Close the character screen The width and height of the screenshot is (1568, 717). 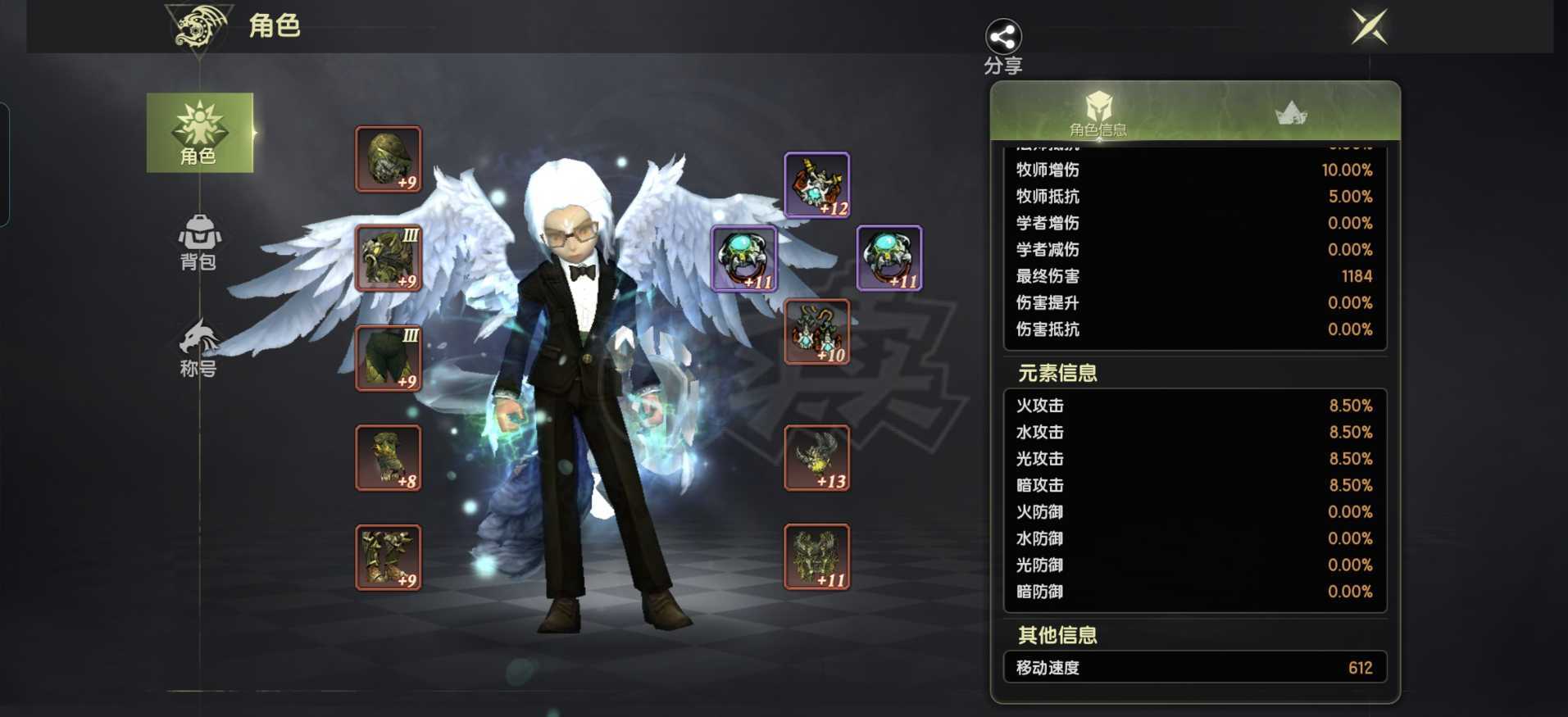(1369, 28)
